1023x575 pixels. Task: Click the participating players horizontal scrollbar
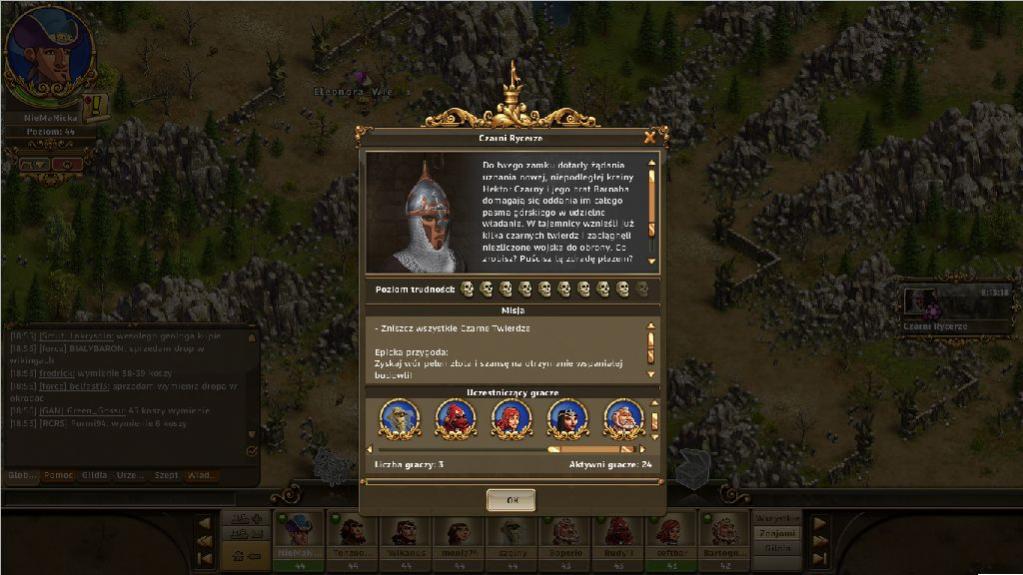pos(510,449)
